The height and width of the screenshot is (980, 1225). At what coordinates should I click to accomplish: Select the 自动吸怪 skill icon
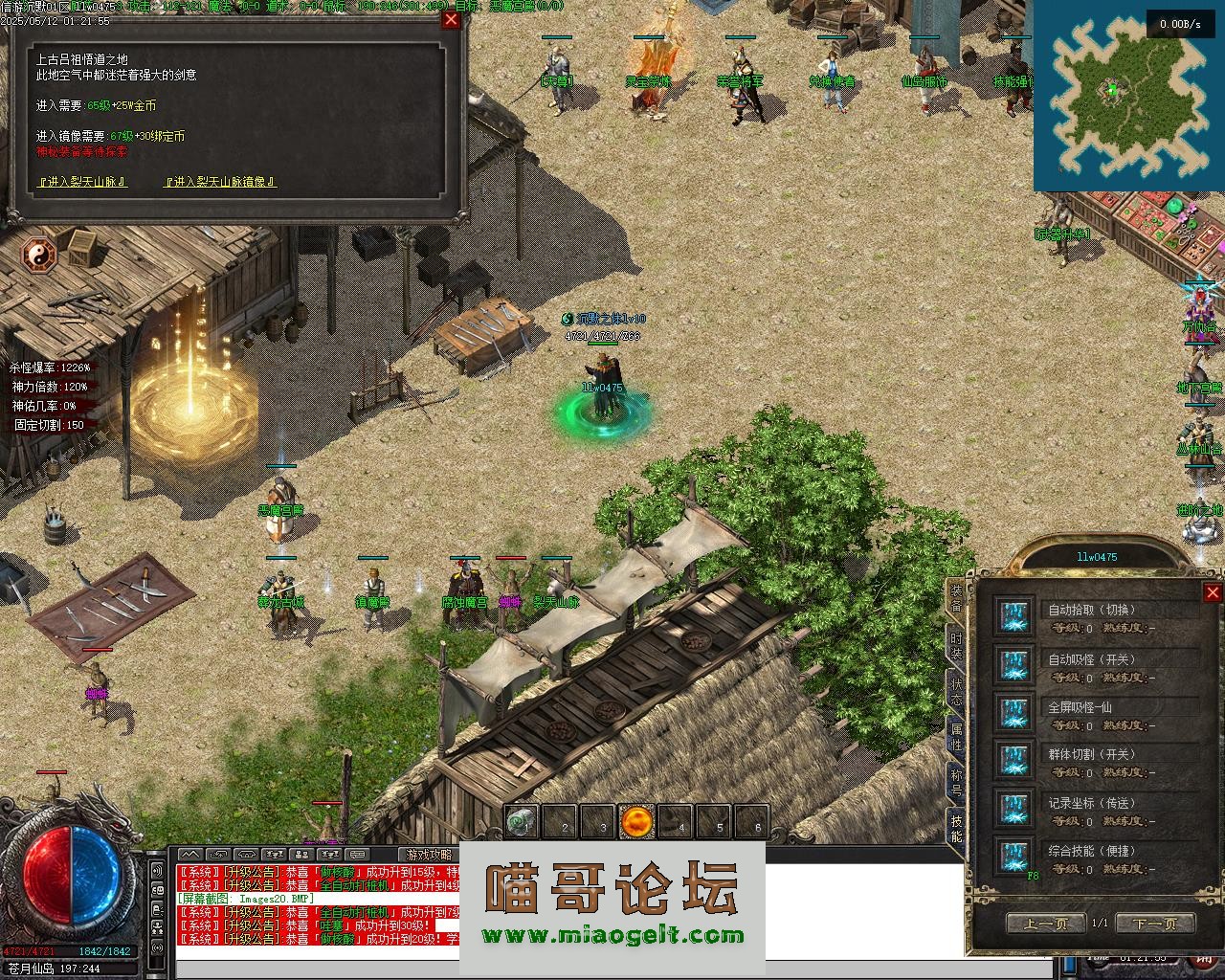tap(1013, 665)
